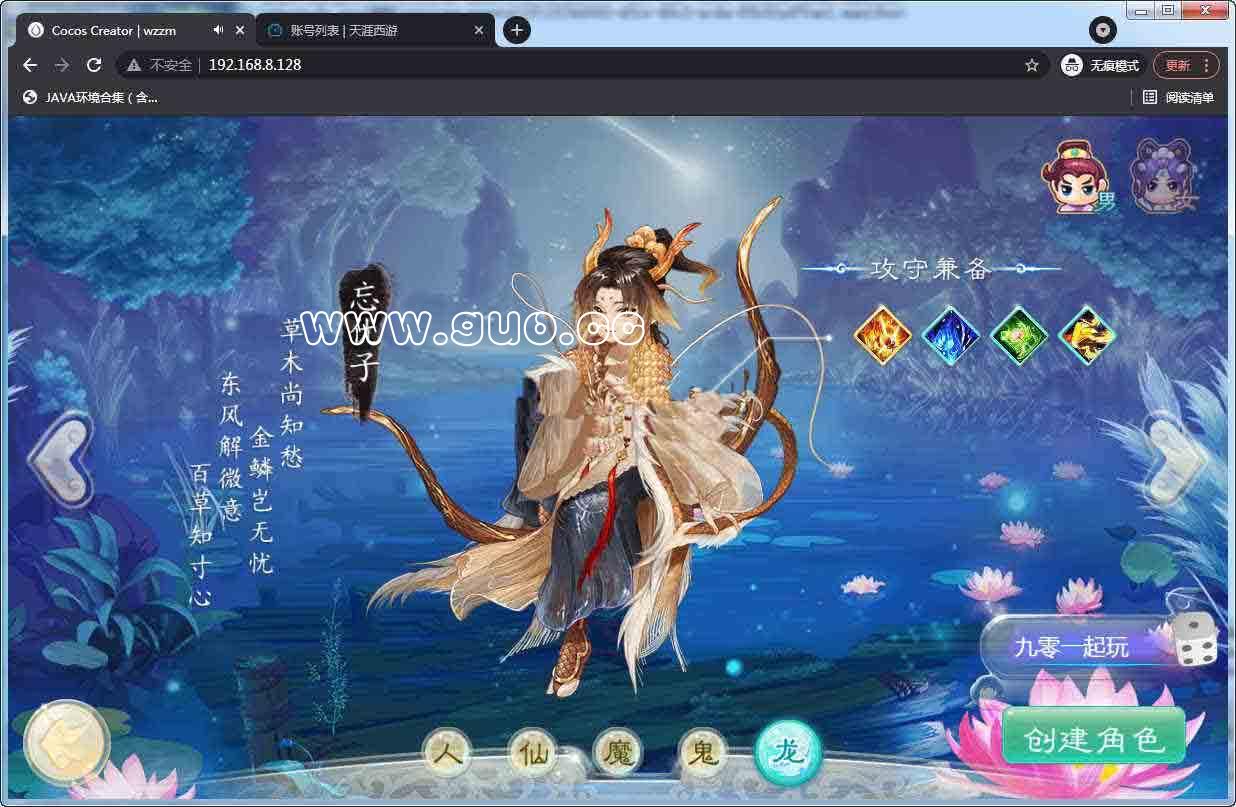Show the previous character with left arrow
This screenshot has width=1236, height=807.
click(62, 458)
